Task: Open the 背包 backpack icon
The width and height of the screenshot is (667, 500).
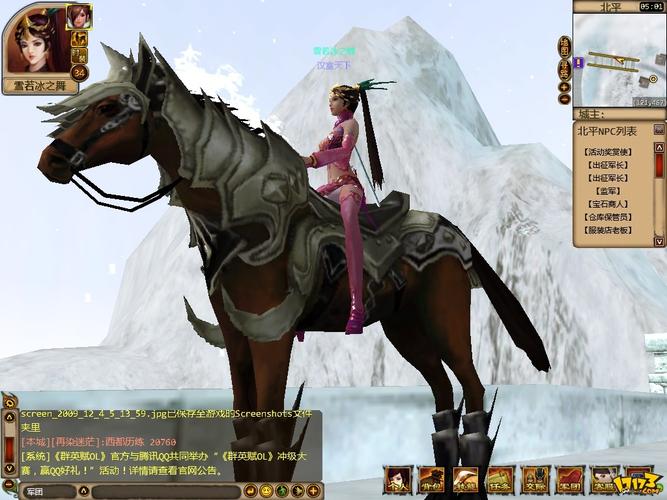Action: pos(432,479)
